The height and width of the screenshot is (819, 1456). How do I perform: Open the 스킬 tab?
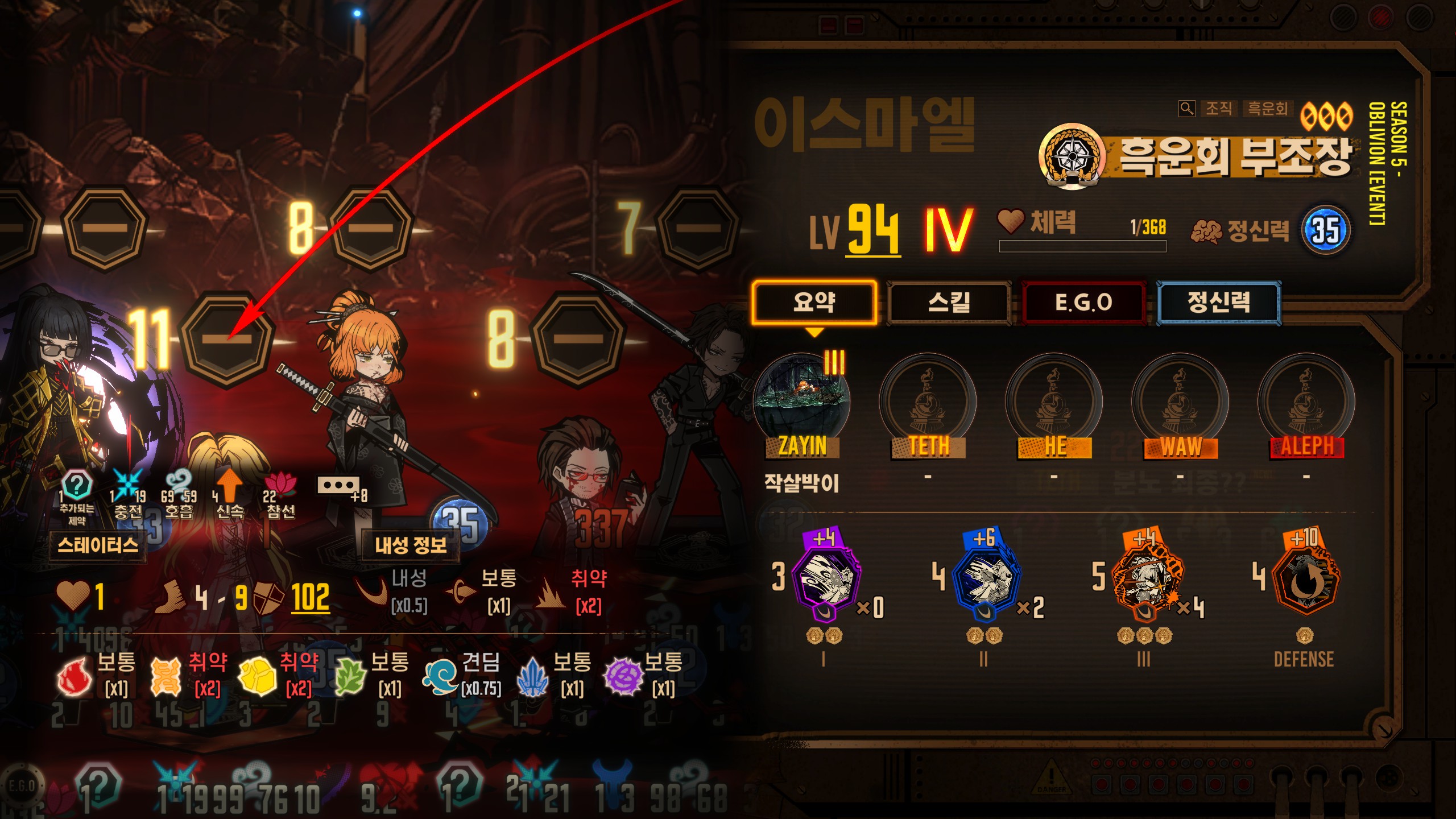pyautogui.click(x=949, y=302)
